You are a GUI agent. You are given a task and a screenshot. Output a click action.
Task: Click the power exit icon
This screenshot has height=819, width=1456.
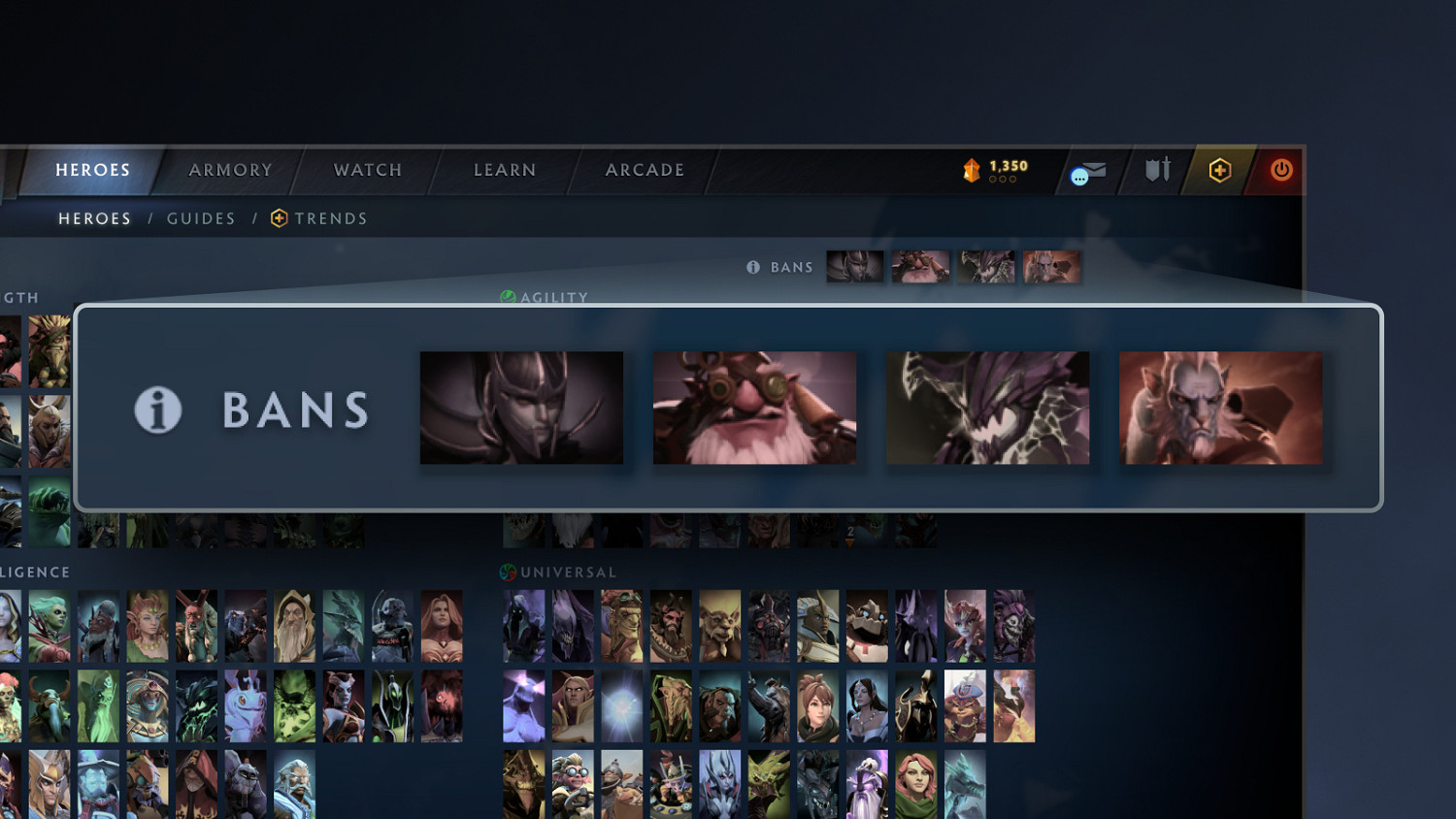pyautogui.click(x=1279, y=171)
